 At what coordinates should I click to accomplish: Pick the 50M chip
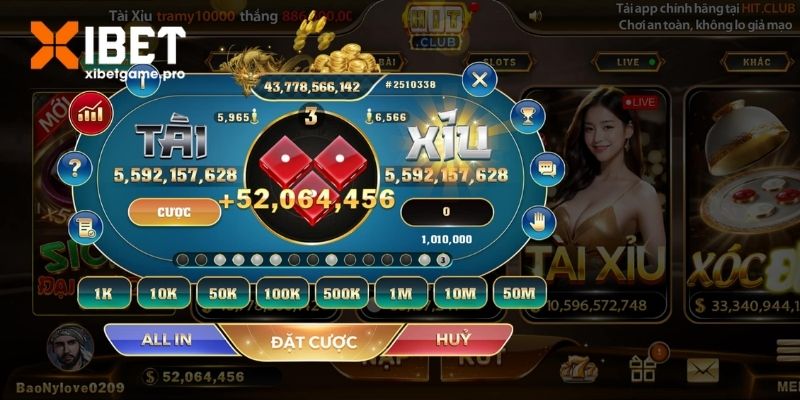click(x=519, y=293)
